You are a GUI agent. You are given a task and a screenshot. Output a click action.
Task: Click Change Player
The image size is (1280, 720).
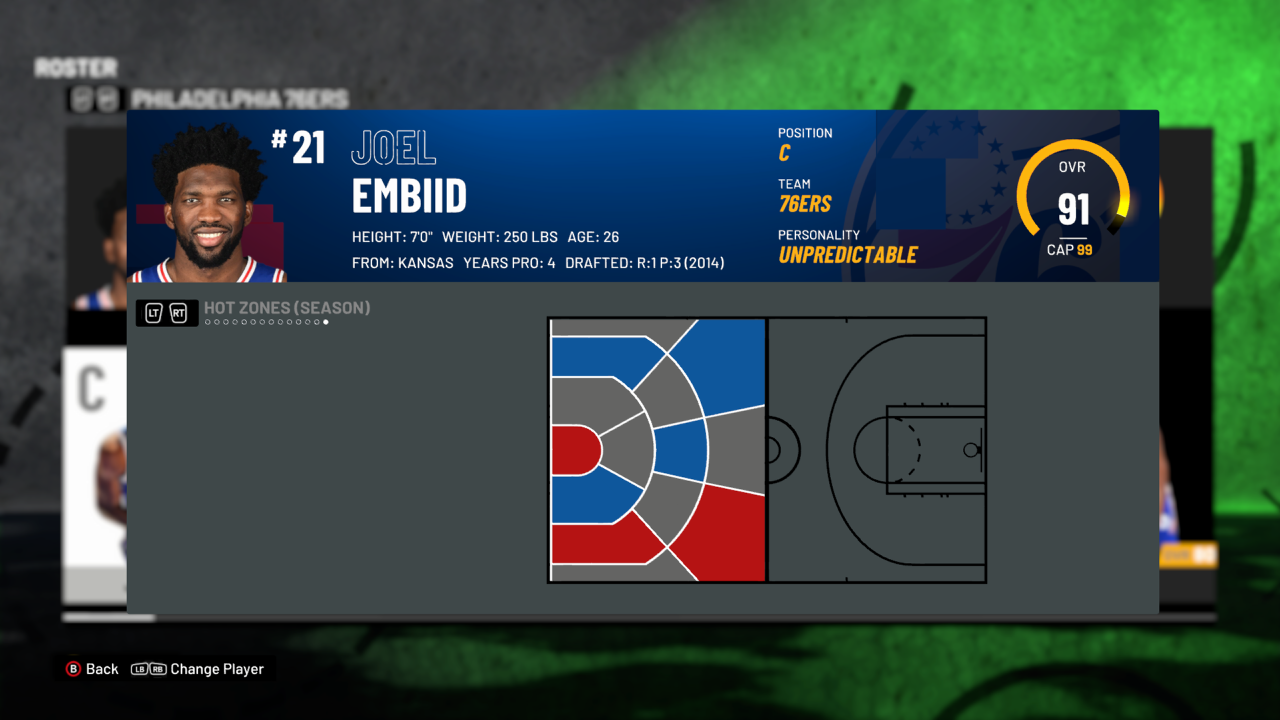217,669
